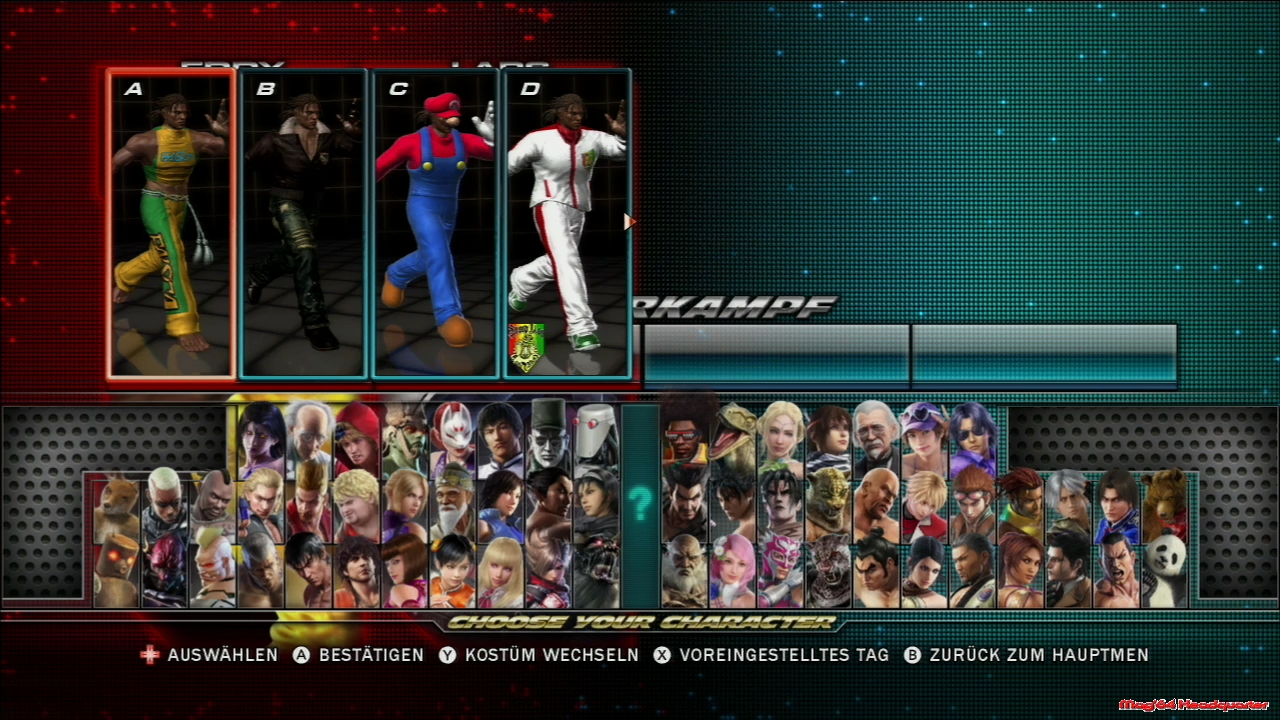Select Roger the kangaroo portrait

(117, 505)
